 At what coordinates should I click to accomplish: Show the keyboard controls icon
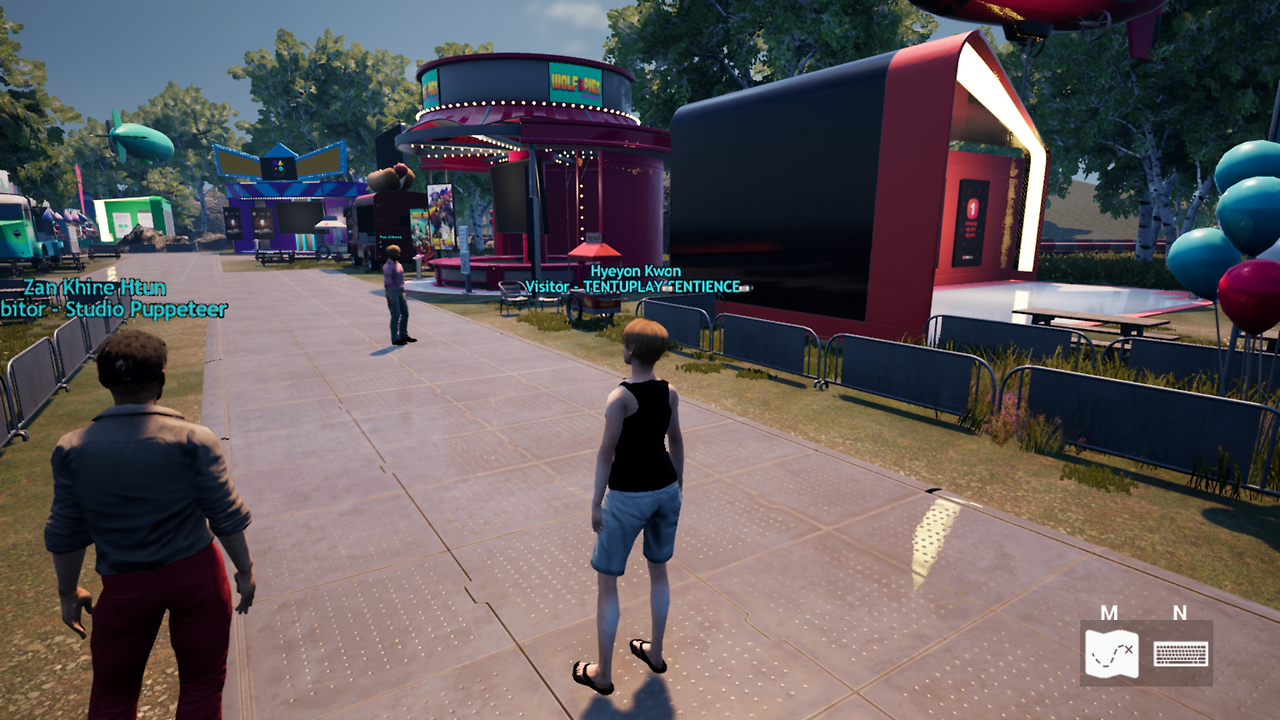pos(1180,654)
